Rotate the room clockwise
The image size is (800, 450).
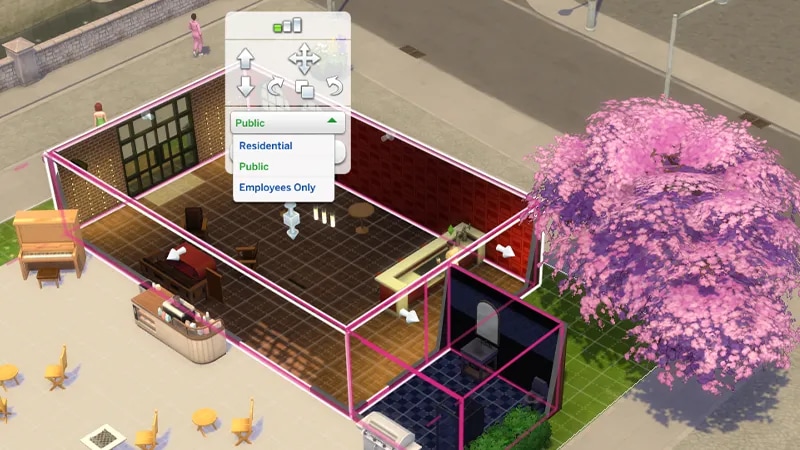tap(275, 88)
